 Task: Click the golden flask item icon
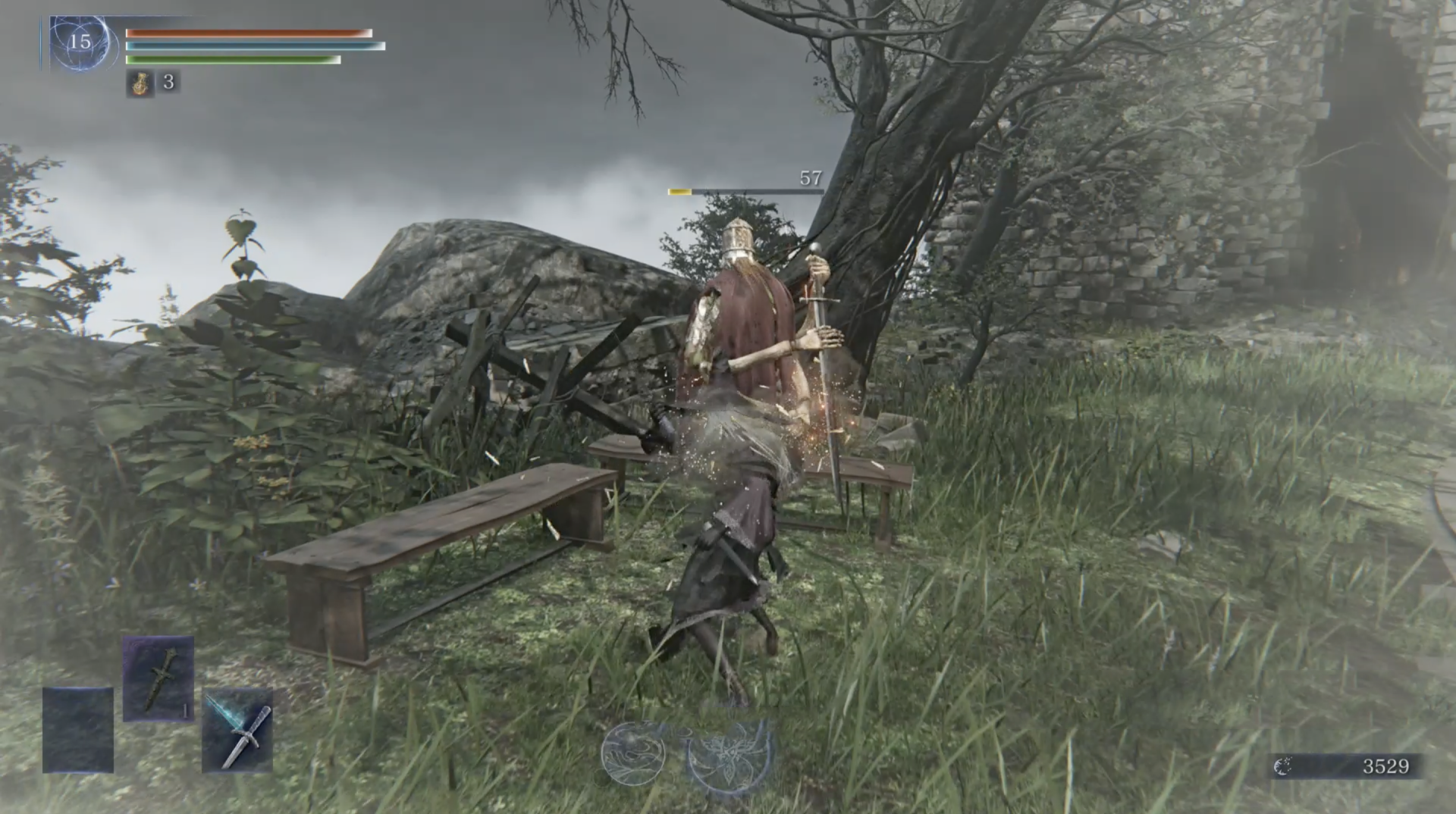pos(140,83)
